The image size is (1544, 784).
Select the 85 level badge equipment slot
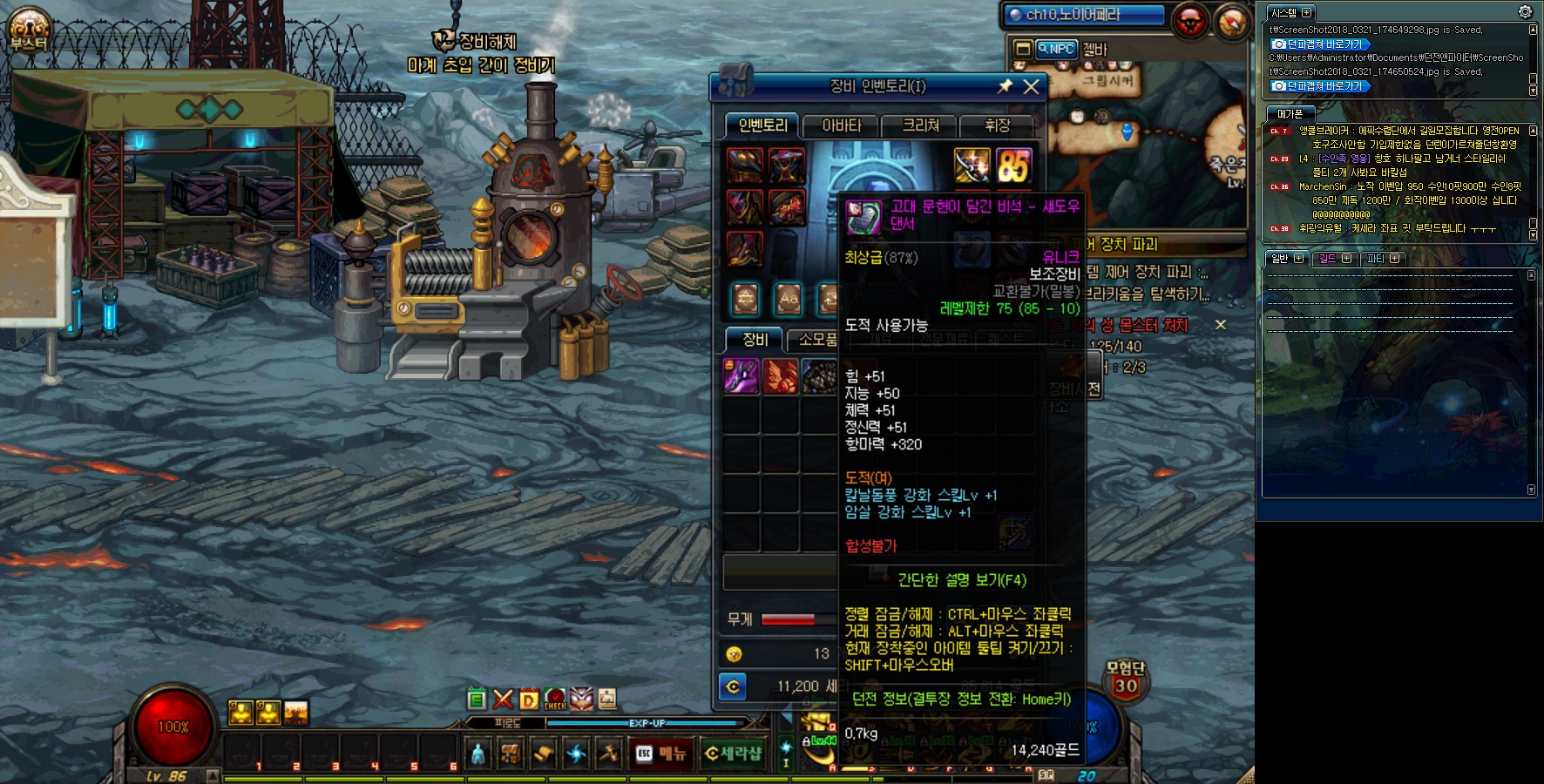(1013, 166)
